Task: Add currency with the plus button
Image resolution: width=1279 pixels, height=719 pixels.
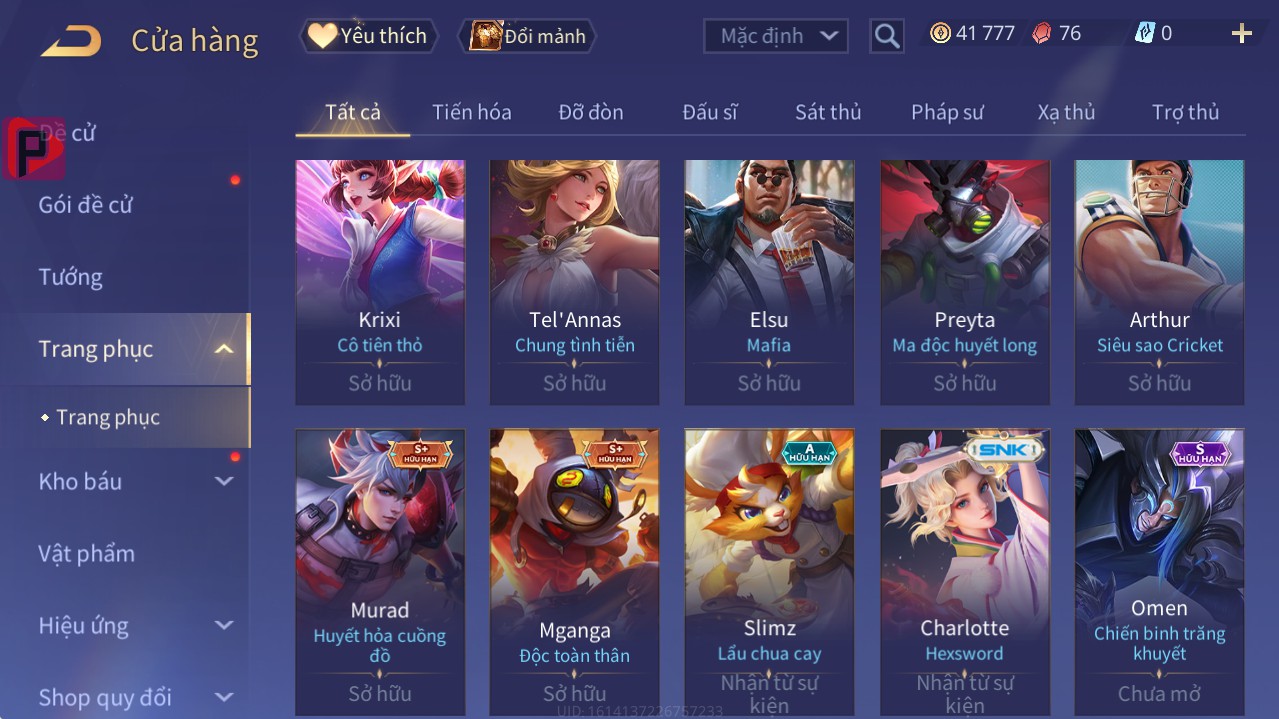Action: coord(1241,34)
